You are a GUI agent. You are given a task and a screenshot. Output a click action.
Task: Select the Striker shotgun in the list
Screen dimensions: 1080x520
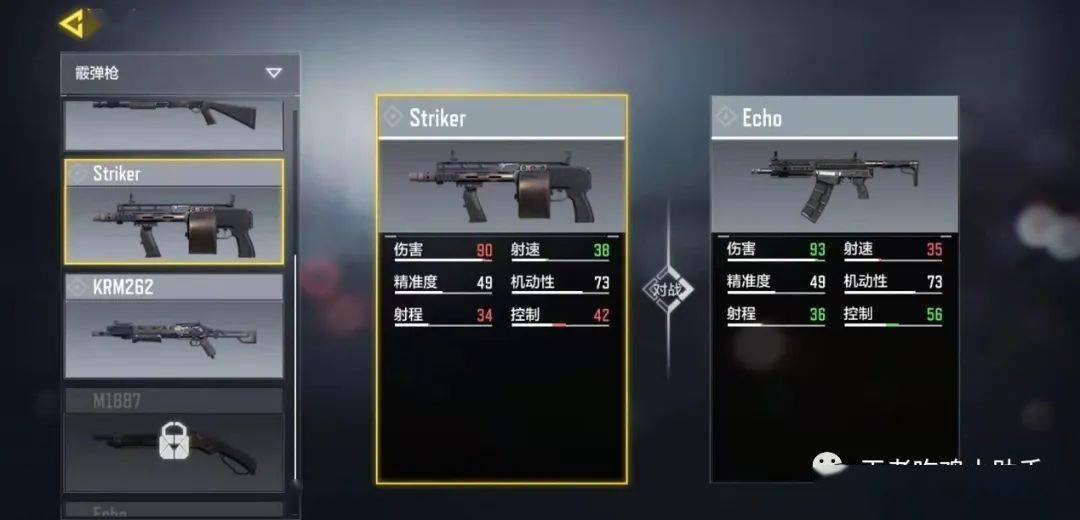tap(174, 212)
